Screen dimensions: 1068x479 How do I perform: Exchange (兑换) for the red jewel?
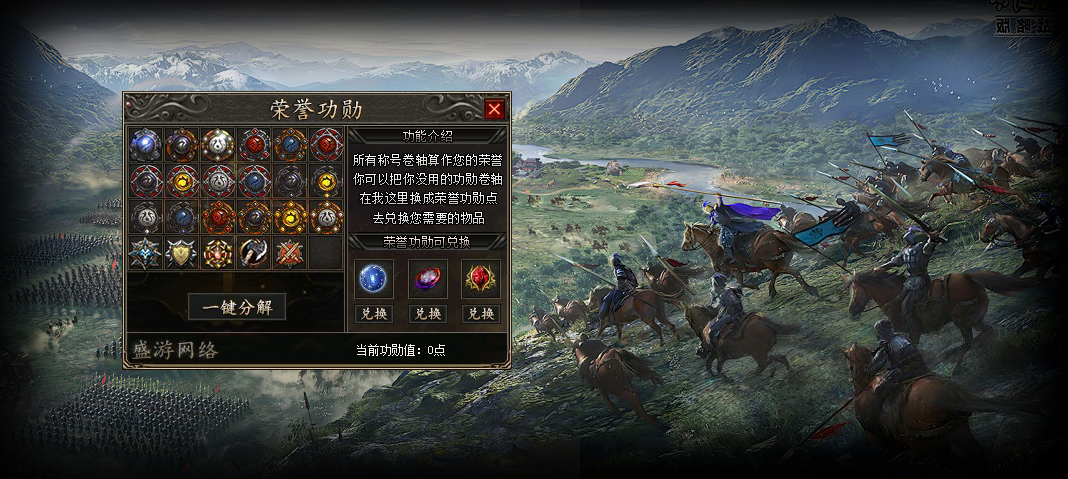click(x=481, y=313)
